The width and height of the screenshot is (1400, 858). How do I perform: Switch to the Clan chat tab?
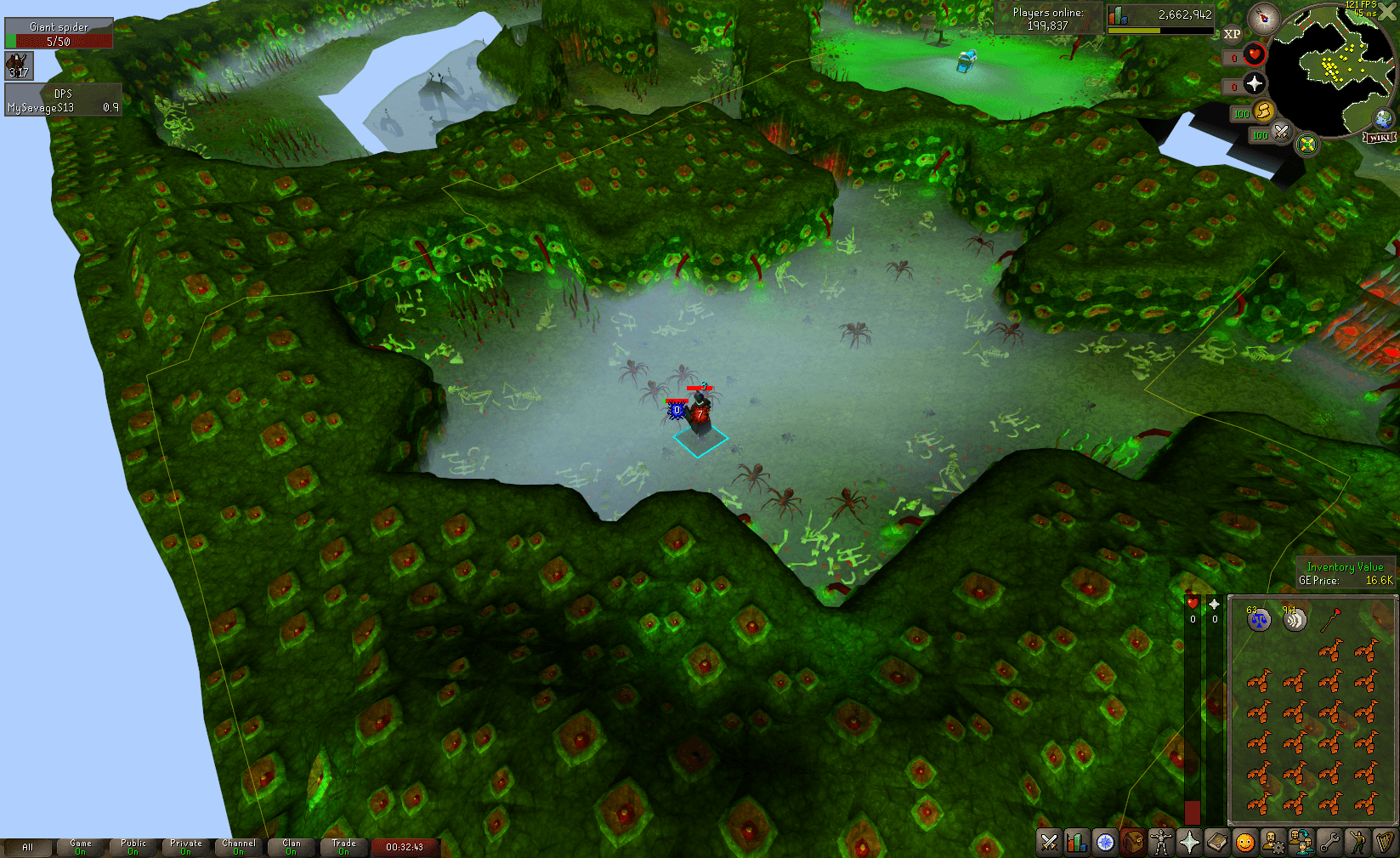[x=292, y=846]
